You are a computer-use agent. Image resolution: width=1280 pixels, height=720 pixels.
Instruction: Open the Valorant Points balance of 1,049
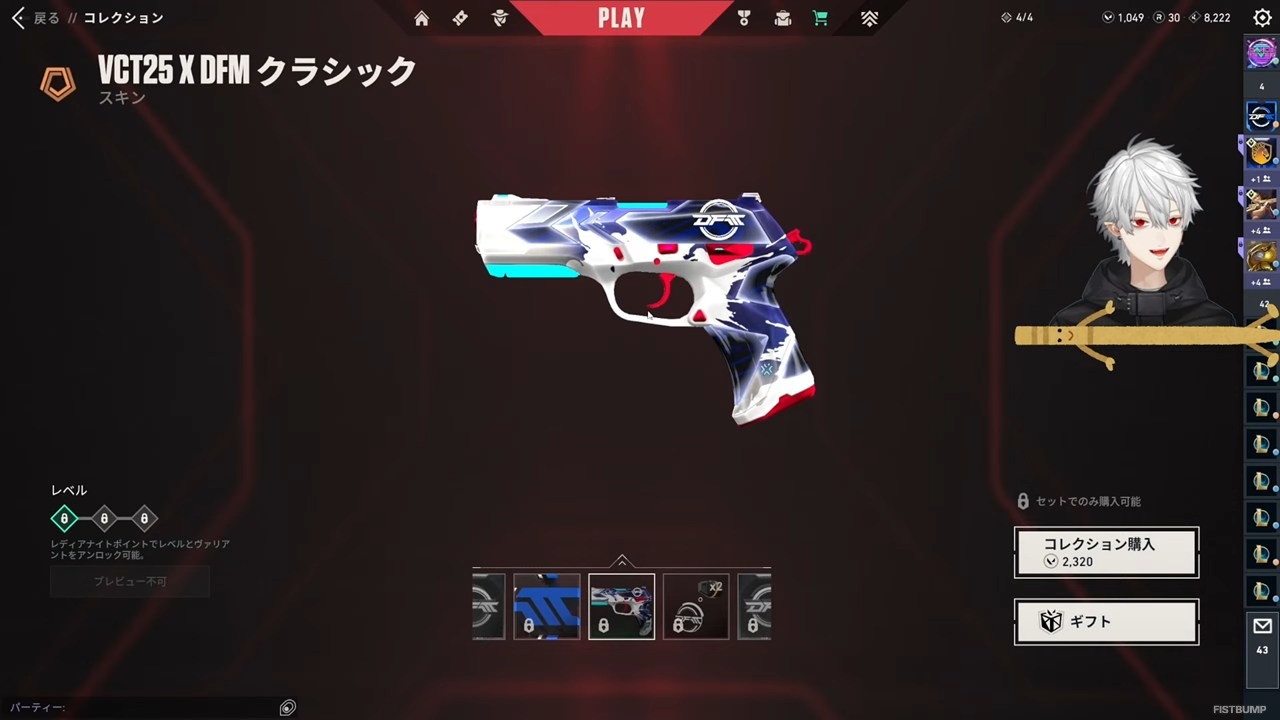click(x=1123, y=18)
